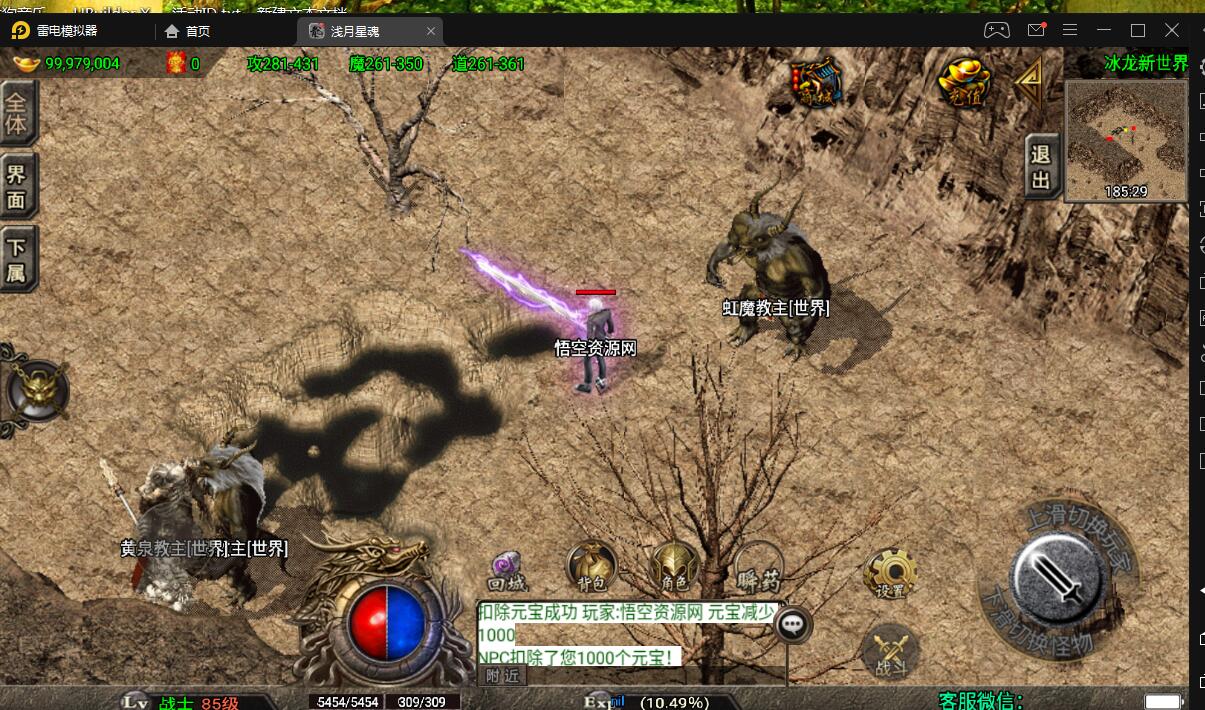
Task: Switch to the 战斗 crossed-swords combat mode
Action: (889, 651)
